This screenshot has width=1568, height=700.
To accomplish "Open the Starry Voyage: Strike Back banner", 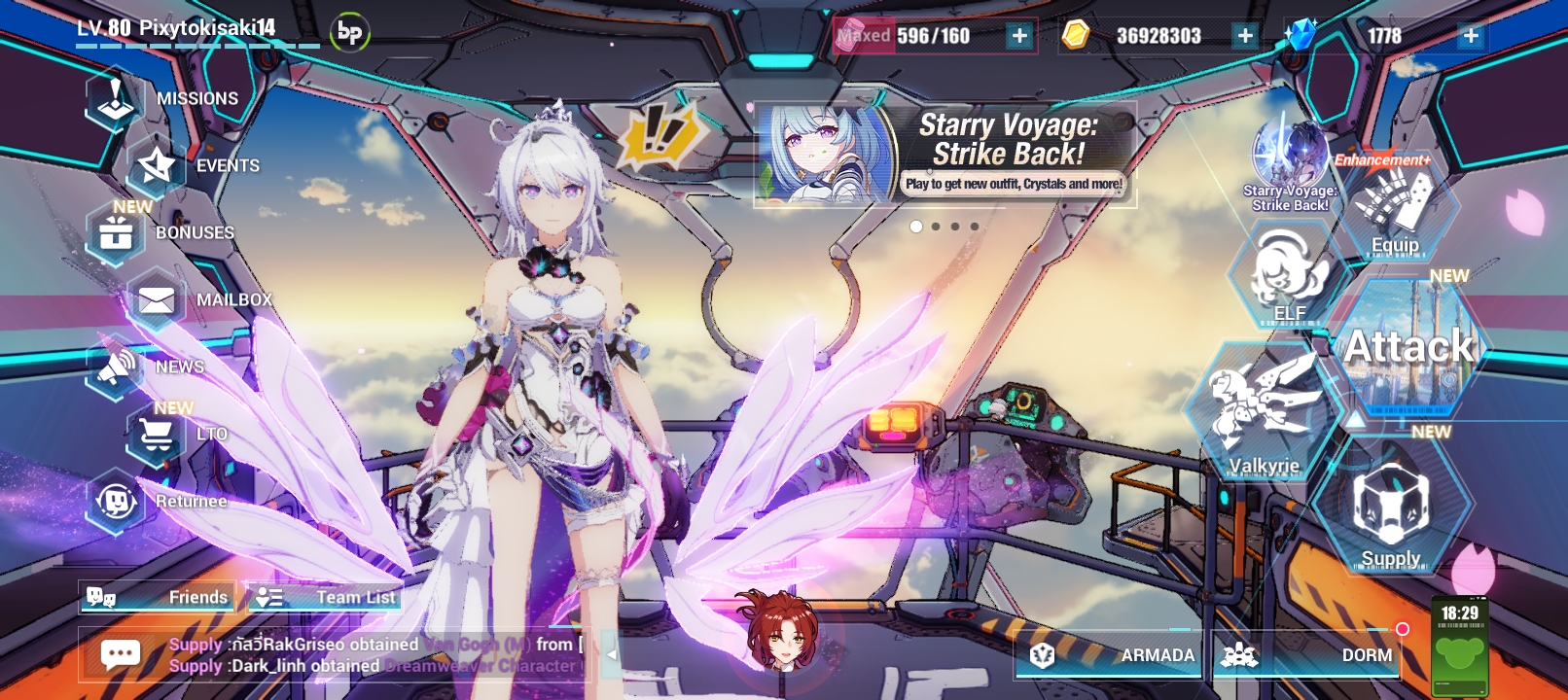I will point(944,156).
